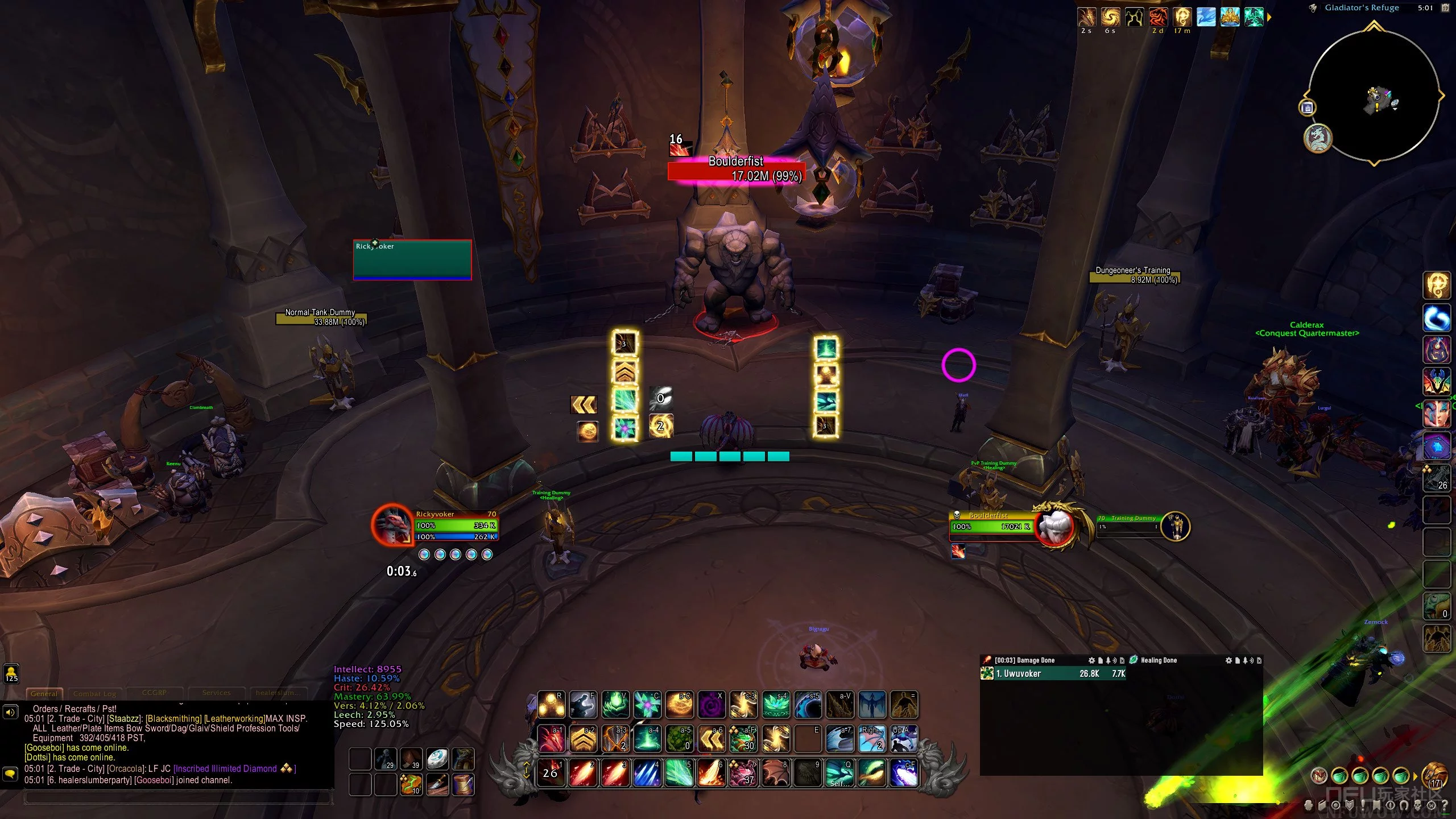Image resolution: width=1456 pixels, height=819 pixels.
Task: Select the Services chat tab
Action: (x=216, y=693)
